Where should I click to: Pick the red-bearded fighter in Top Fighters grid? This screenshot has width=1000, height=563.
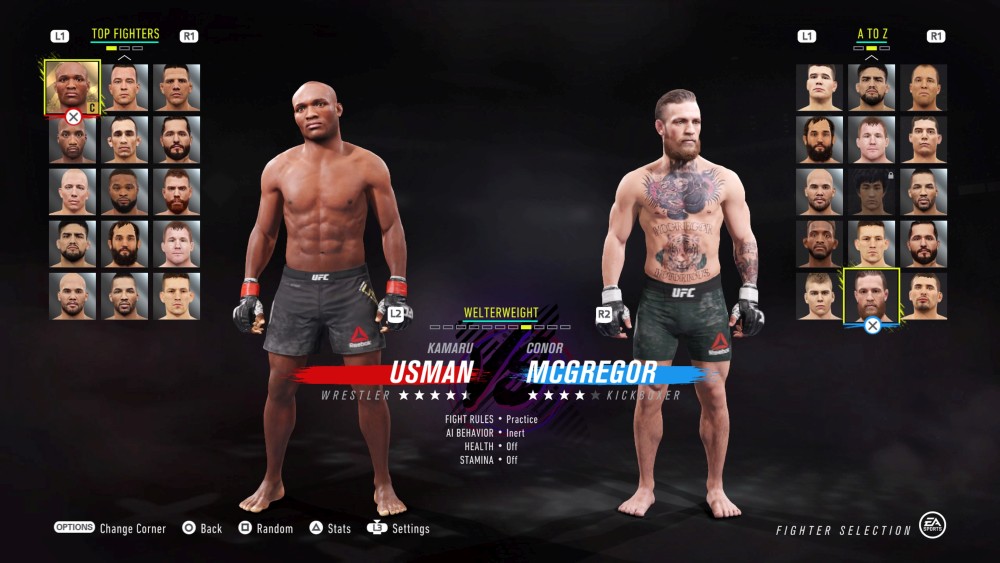tap(176, 191)
